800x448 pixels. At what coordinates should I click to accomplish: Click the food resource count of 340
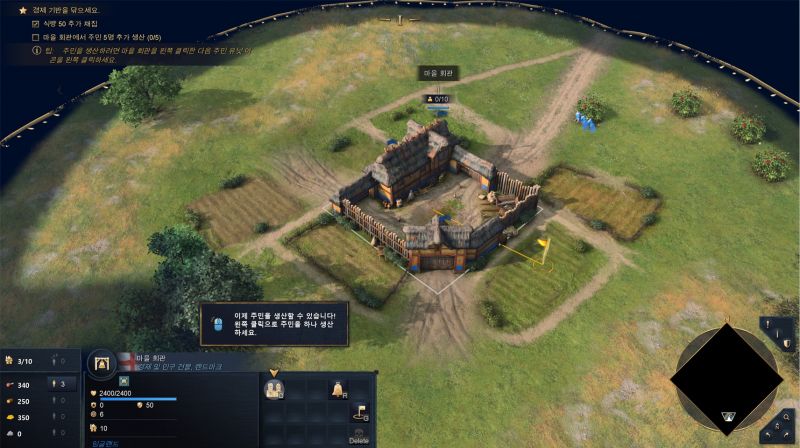pyautogui.click(x=20, y=383)
